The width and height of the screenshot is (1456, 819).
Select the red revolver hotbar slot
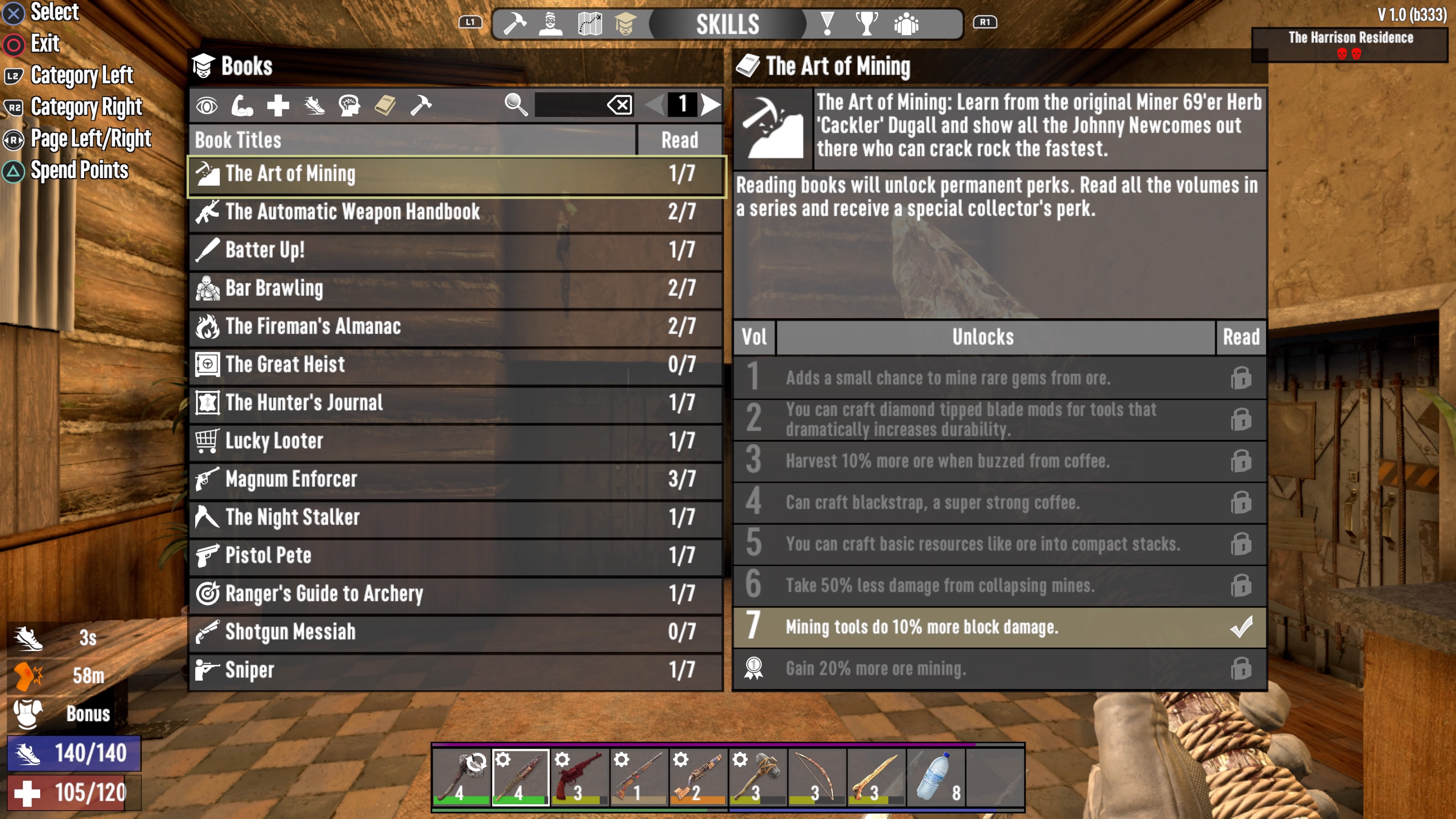579,777
